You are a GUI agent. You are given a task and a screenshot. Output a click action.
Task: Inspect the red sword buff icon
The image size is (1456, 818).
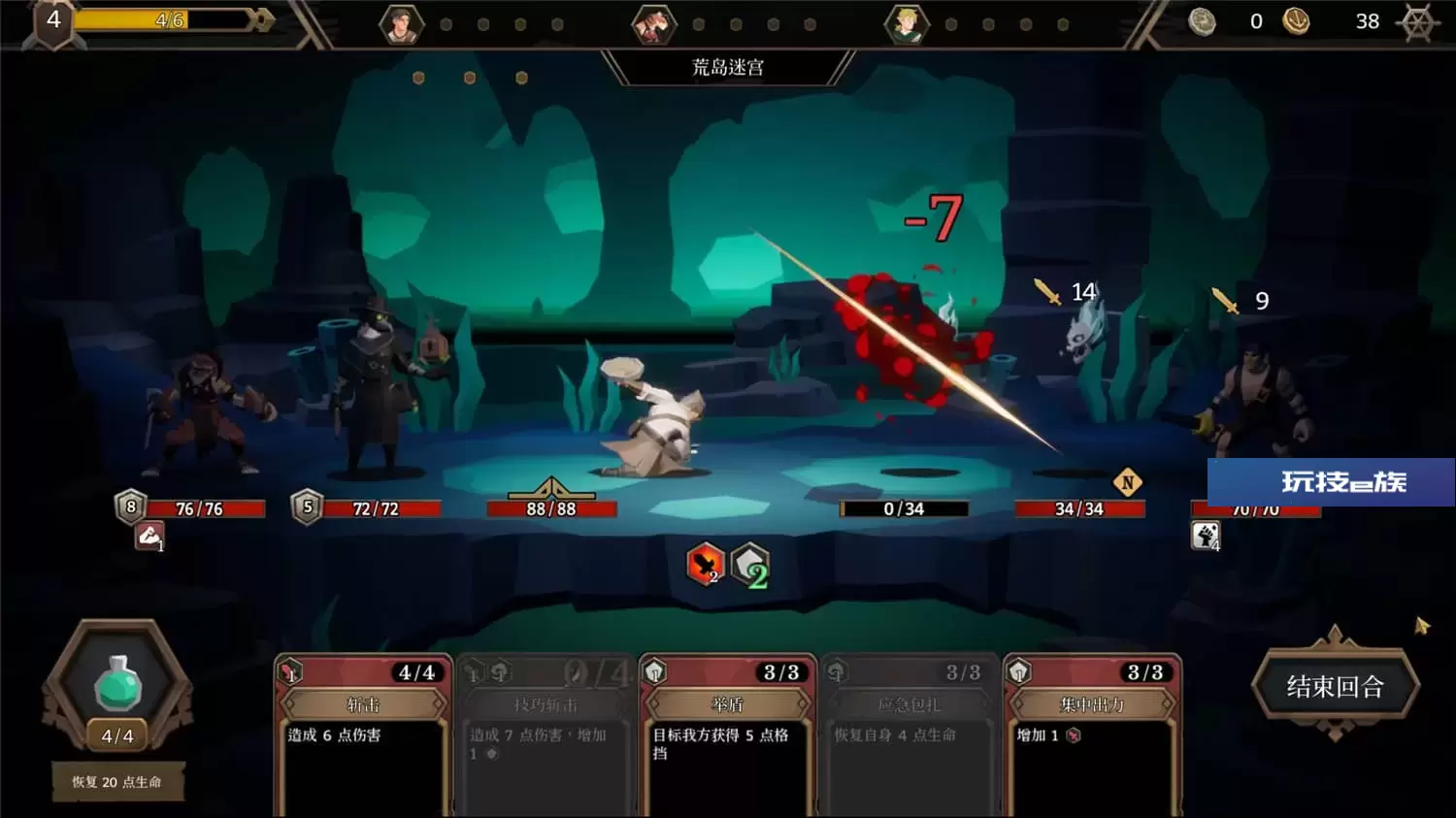click(x=706, y=564)
